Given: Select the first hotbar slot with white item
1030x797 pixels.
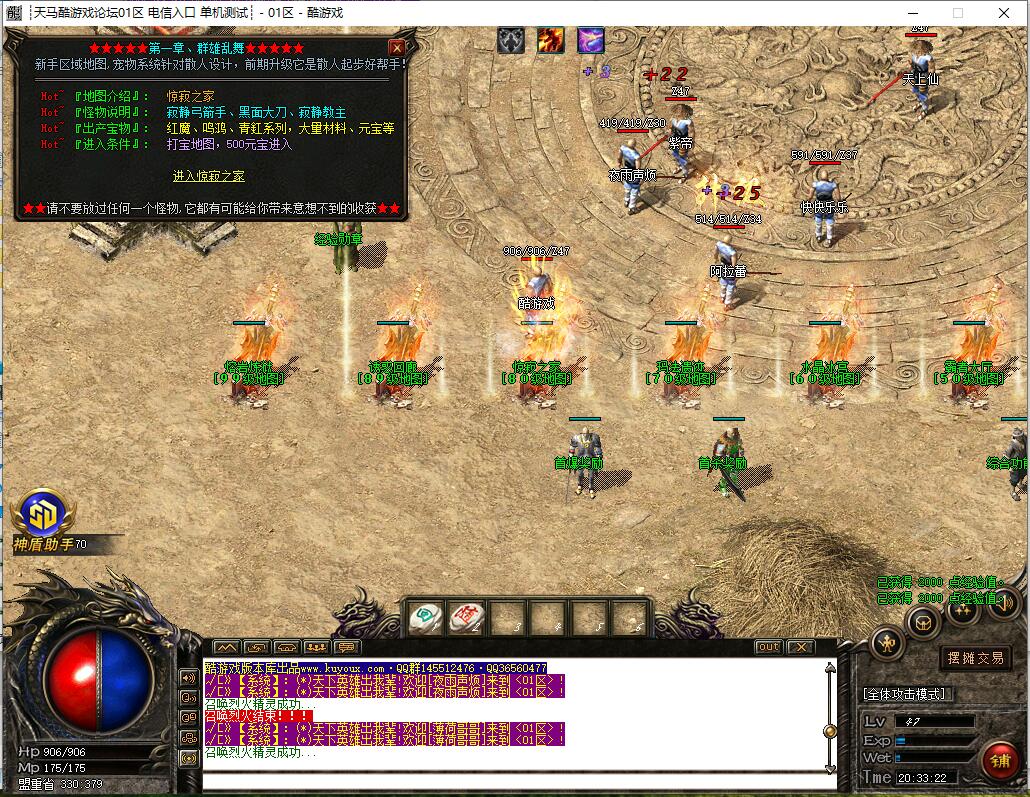Looking at the screenshot, I should 426,617.
